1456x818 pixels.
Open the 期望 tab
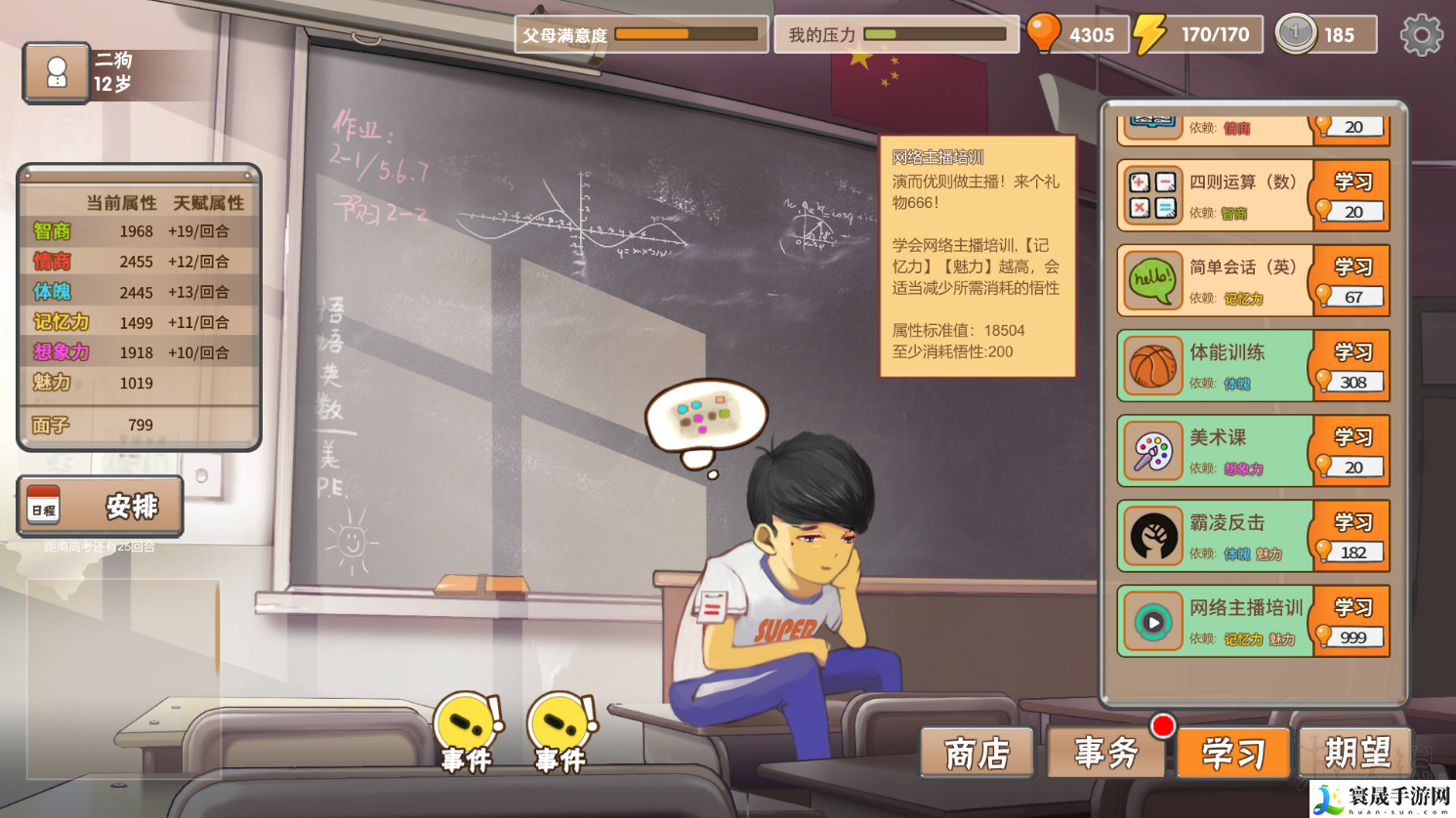1356,753
